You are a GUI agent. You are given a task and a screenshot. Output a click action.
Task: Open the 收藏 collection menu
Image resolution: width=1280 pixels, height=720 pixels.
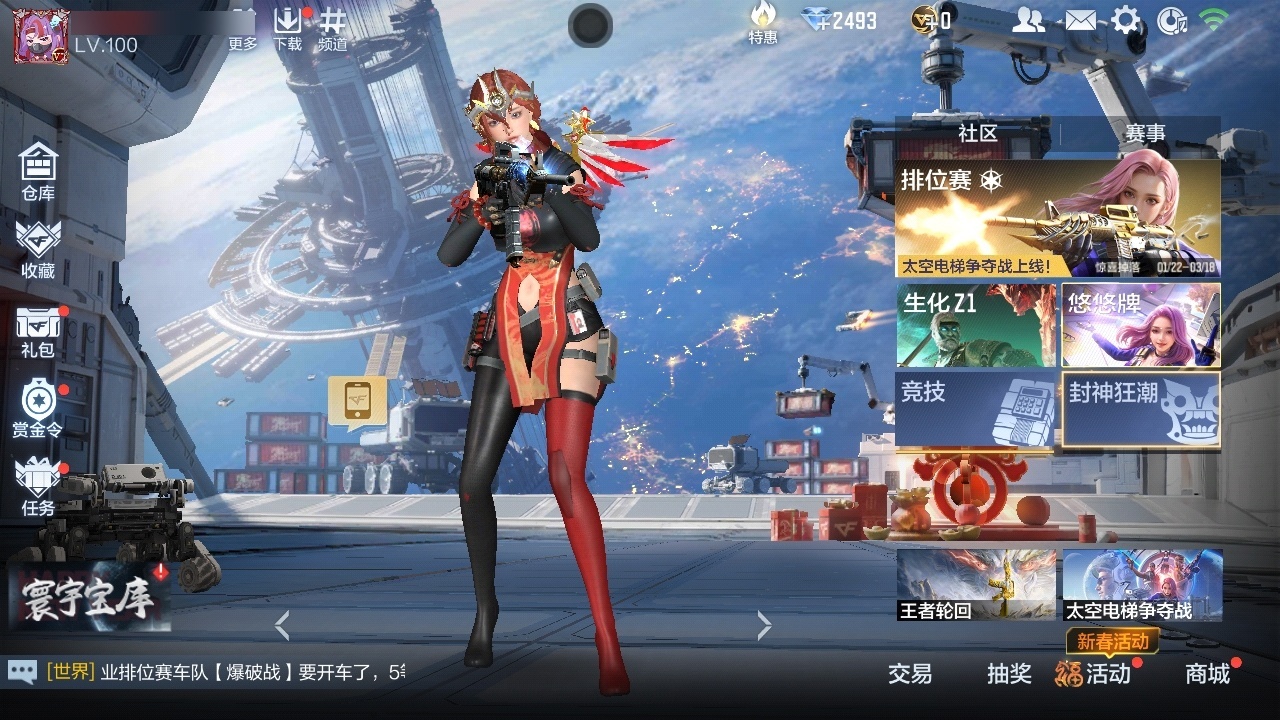(38, 248)
